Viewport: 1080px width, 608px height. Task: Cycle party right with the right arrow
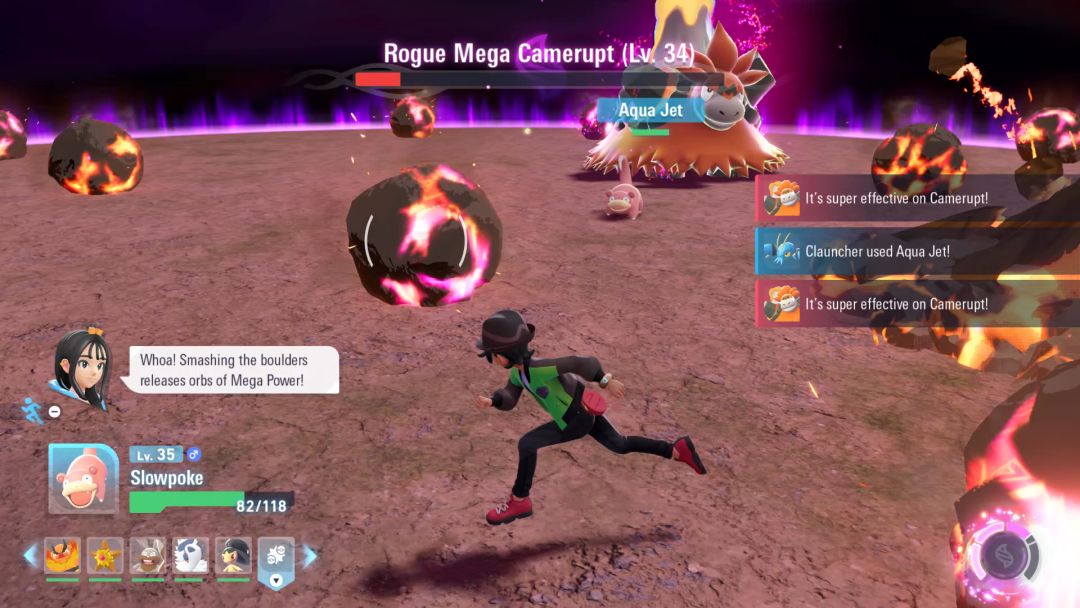pyautogui.click(x=309, y=555)
